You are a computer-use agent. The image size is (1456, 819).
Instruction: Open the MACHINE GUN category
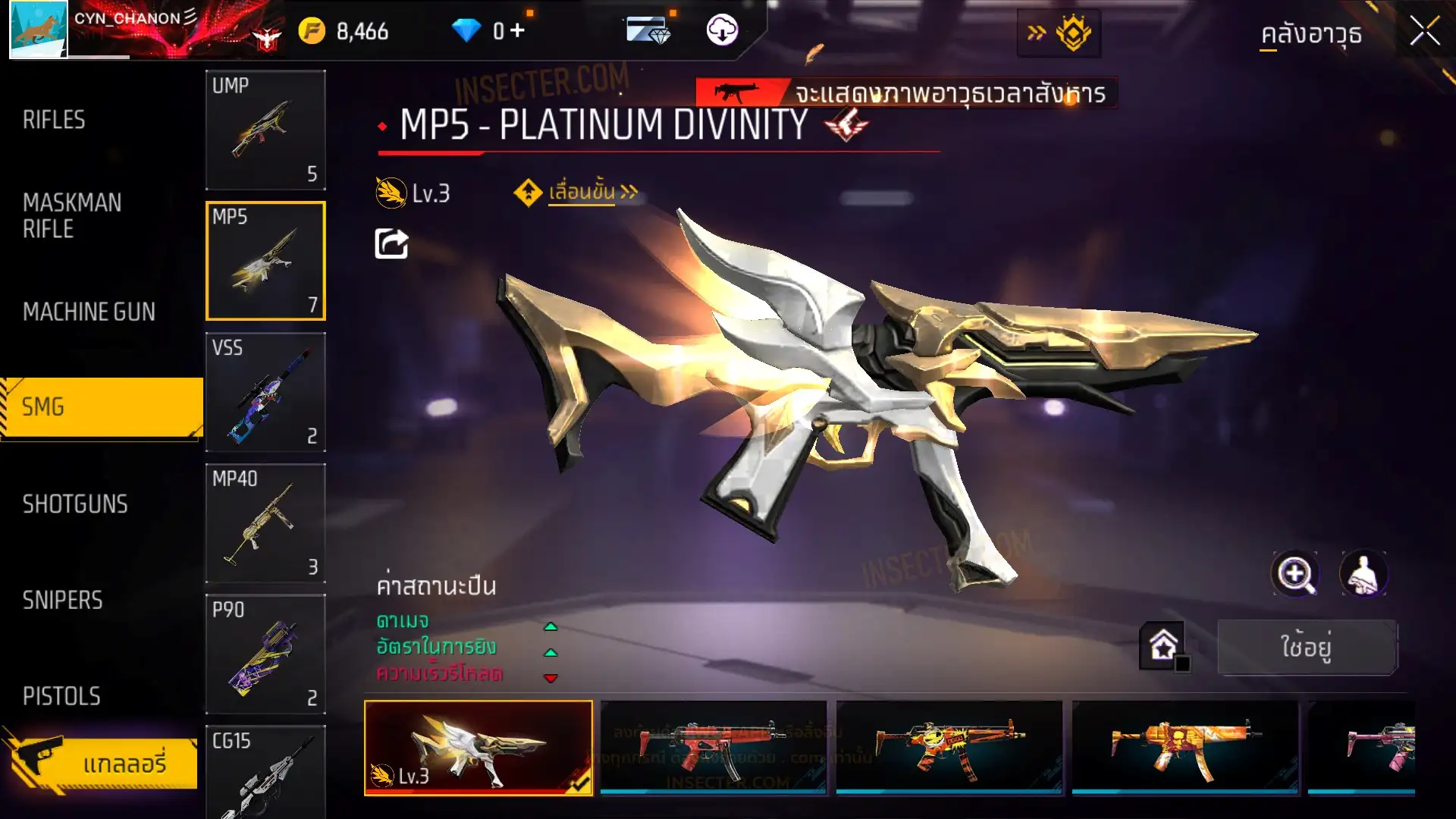pos(89,312)
